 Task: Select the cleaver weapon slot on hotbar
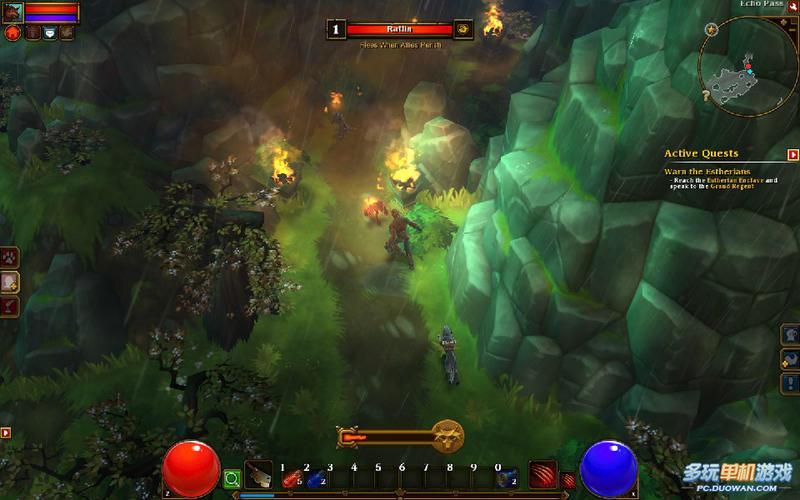click(259, 475)
